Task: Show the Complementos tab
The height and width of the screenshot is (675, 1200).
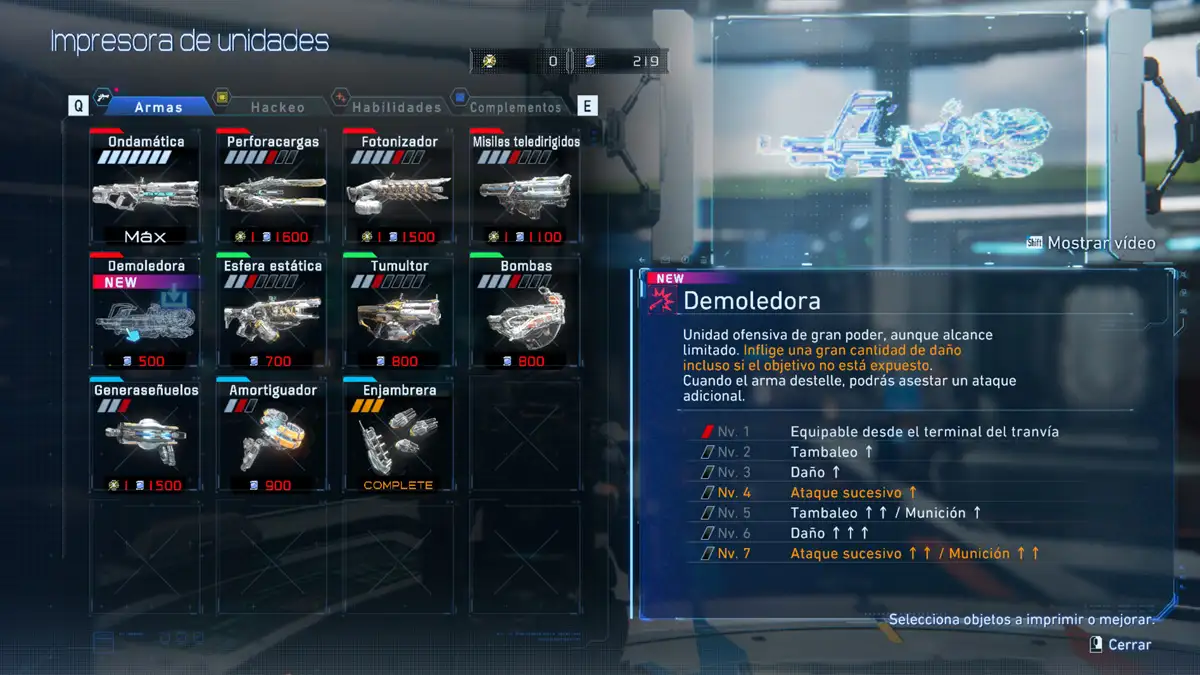Action: click(x=515, y=106)
